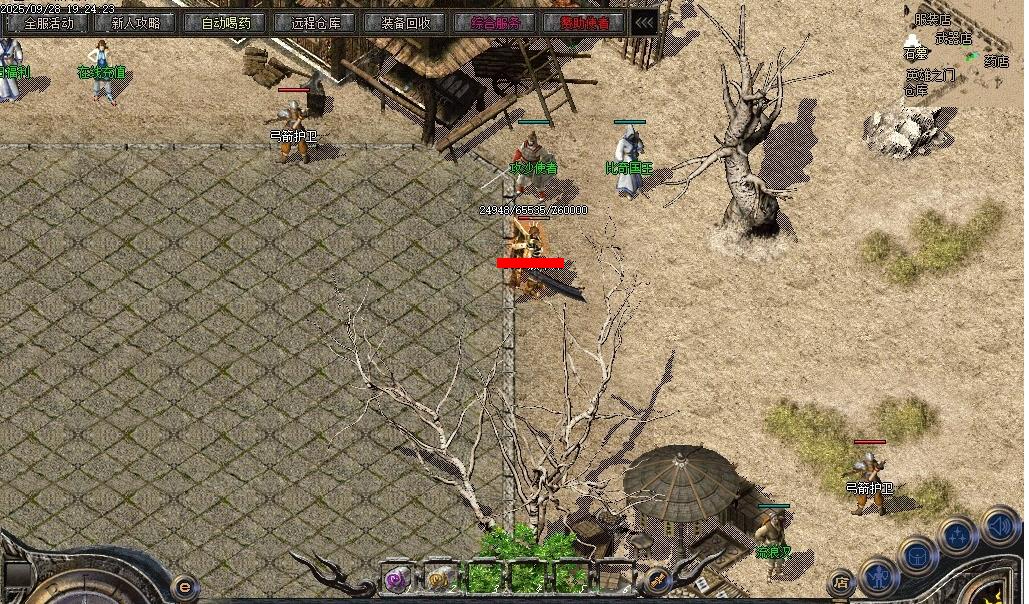
Task: Use the golden scroll hotbar slot
Action: (438, 578)
